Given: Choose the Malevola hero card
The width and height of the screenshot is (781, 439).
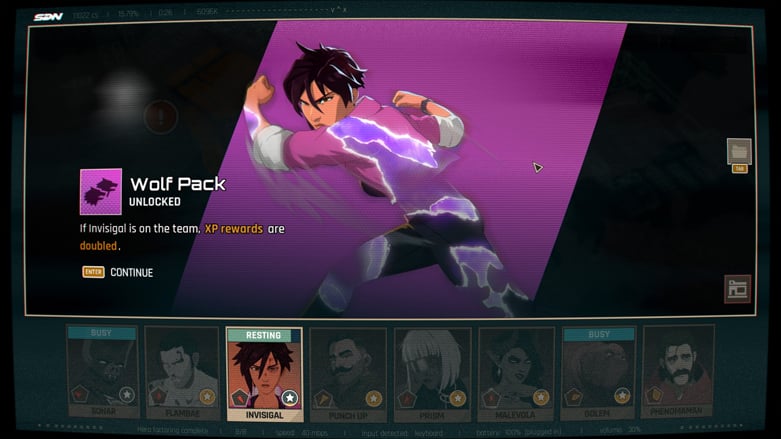Looking at the screenshot, I should (515, 372).
